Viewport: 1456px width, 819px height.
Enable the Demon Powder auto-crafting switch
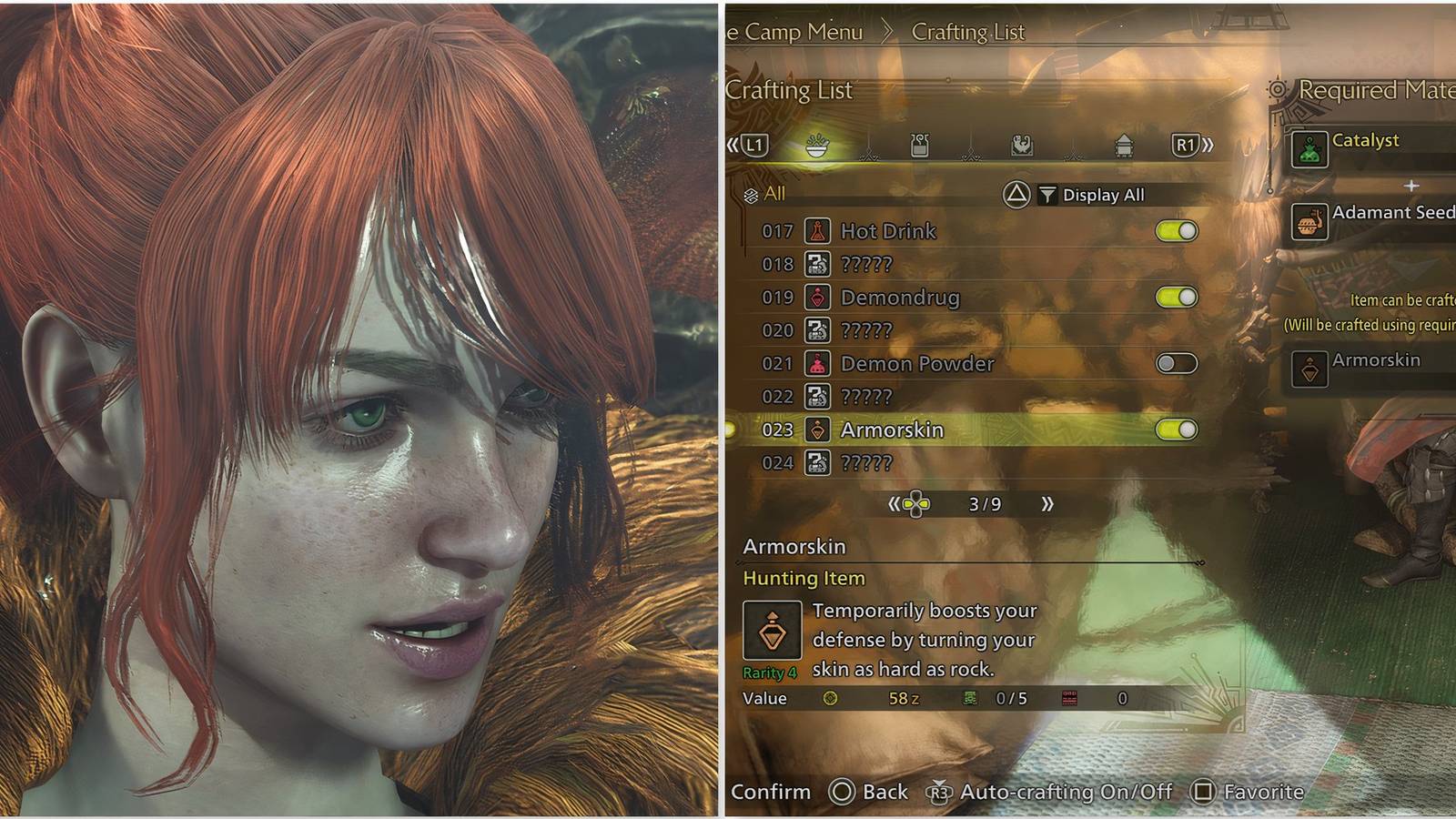[x=1177, y=362]
